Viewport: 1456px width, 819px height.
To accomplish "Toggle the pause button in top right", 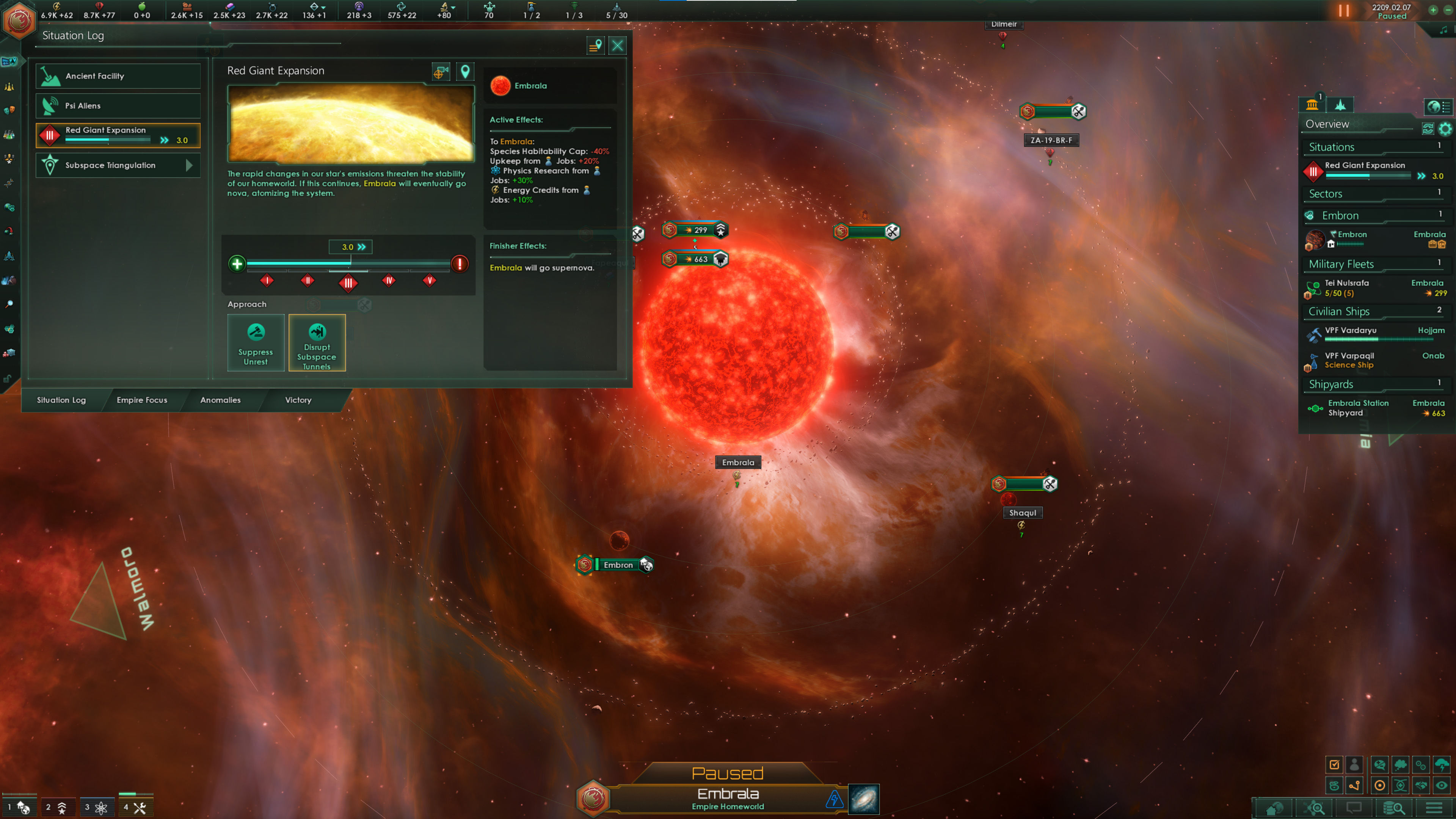I will pyautogui.click(x=1343, y=11).
